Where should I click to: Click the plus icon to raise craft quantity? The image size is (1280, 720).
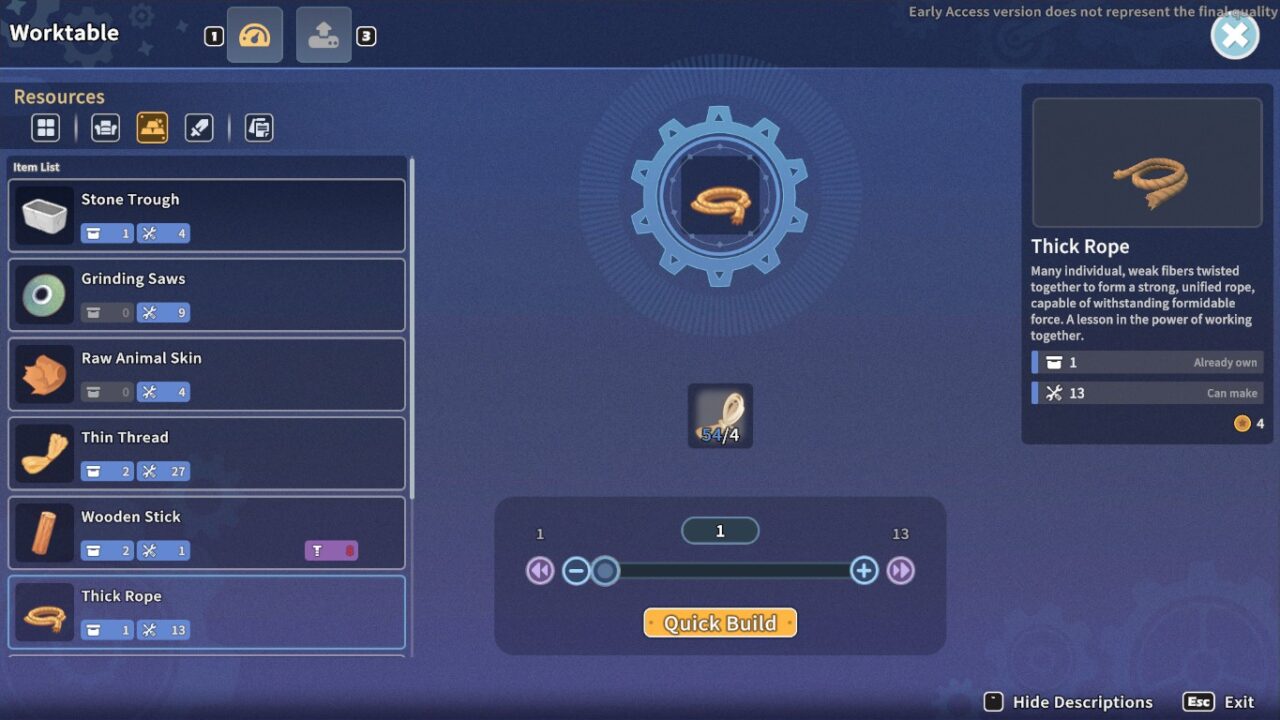(864, 571)
